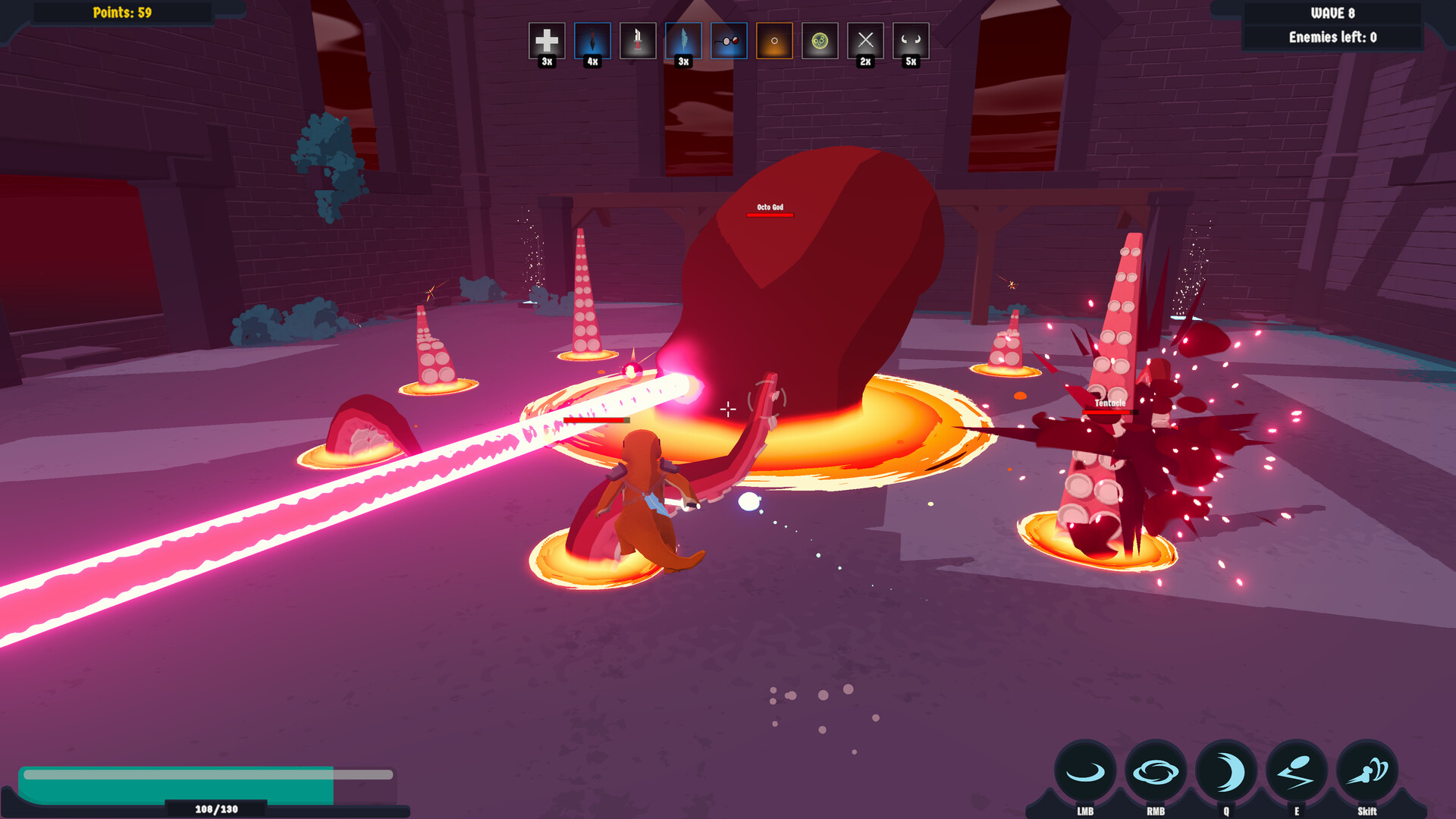Select the yellow bubbles item slot

[819, 40]
